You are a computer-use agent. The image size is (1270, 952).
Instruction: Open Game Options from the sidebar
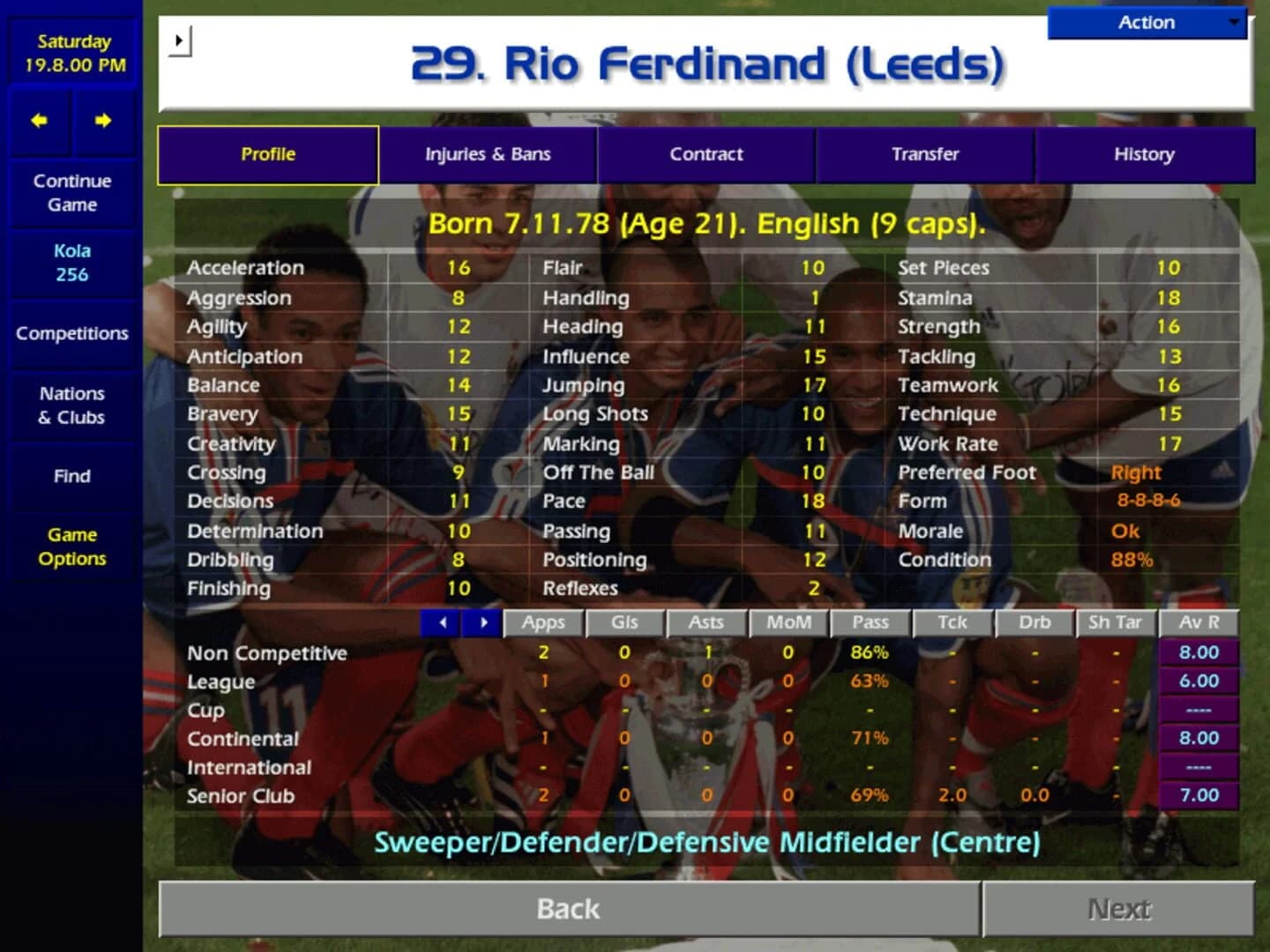coord(71,547)
